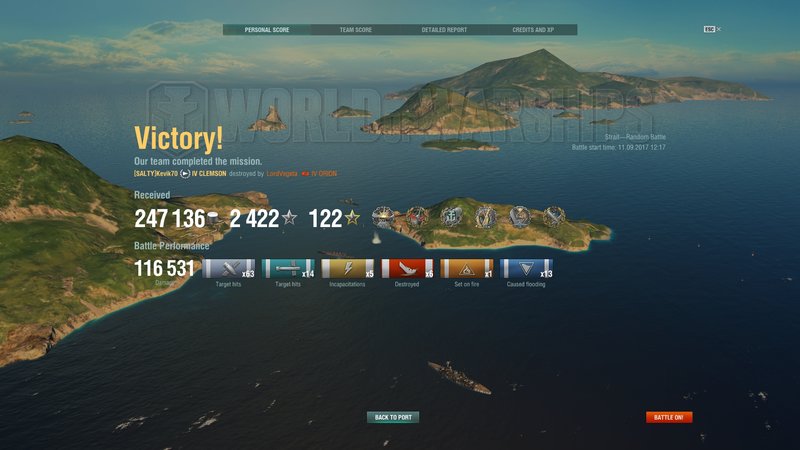Show the Credits and XP tab
This screenshot has height=450, width=800.
[x=533, y=30]
